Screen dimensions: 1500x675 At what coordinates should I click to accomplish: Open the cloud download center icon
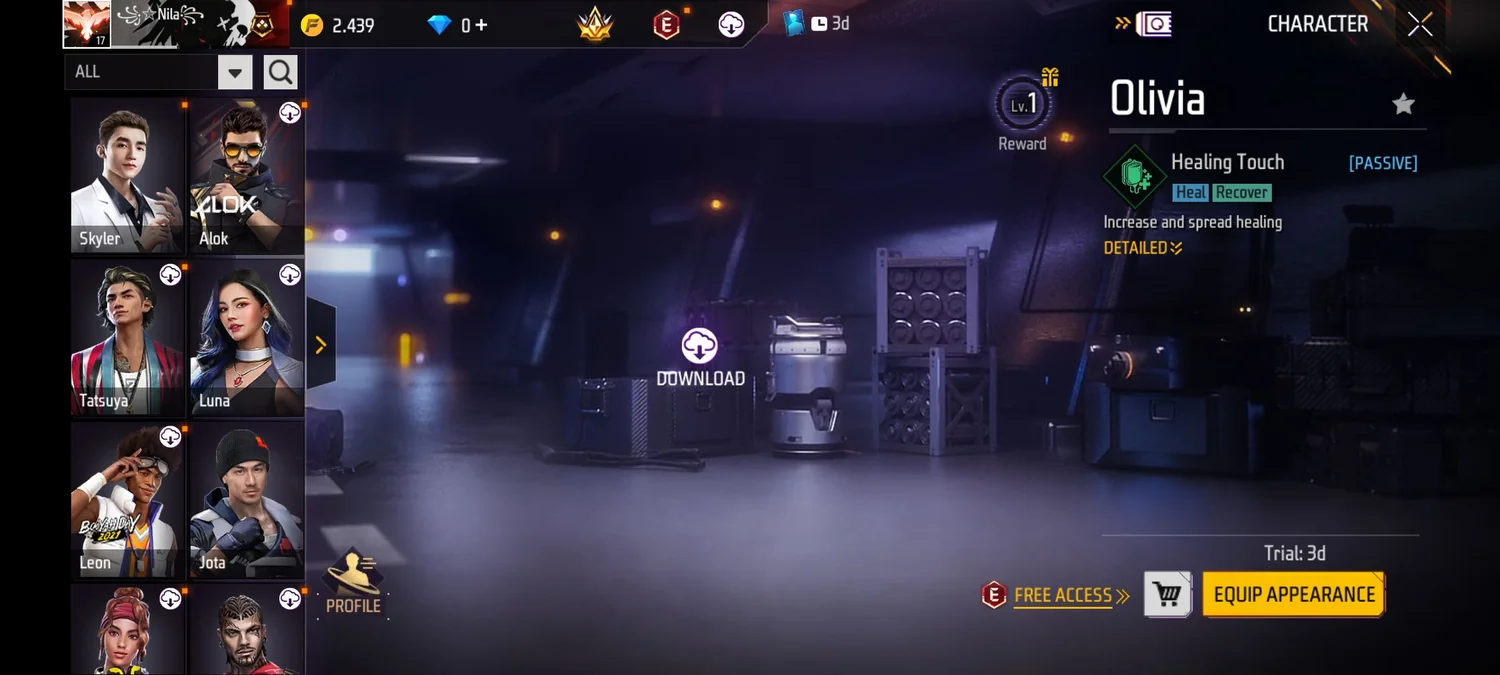tap(732, 25)
